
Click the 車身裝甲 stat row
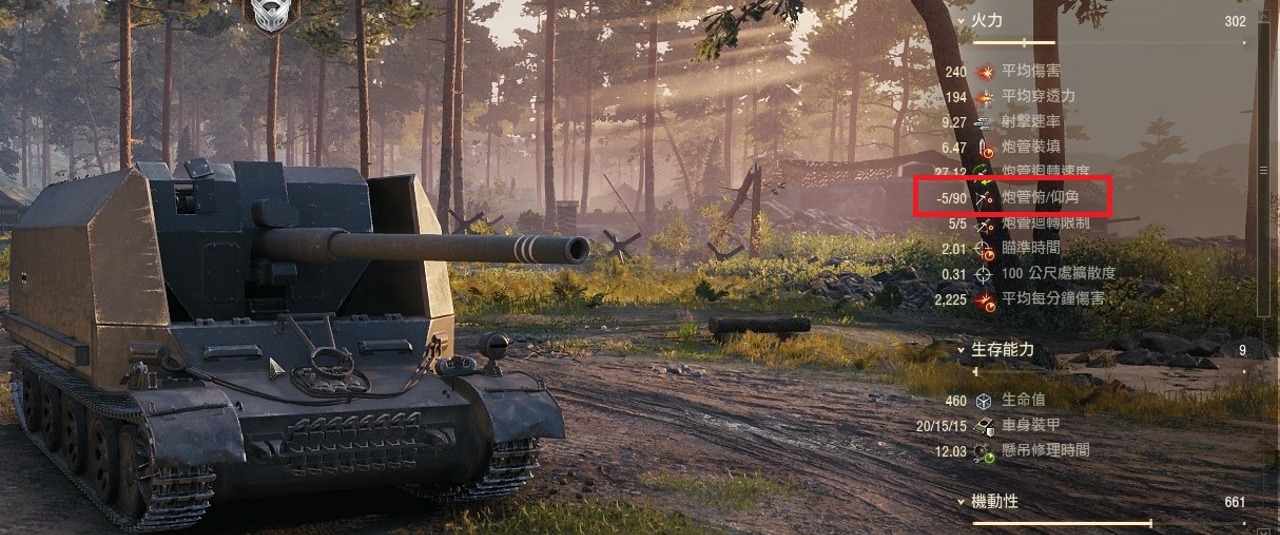click(x=1030, y=426)
